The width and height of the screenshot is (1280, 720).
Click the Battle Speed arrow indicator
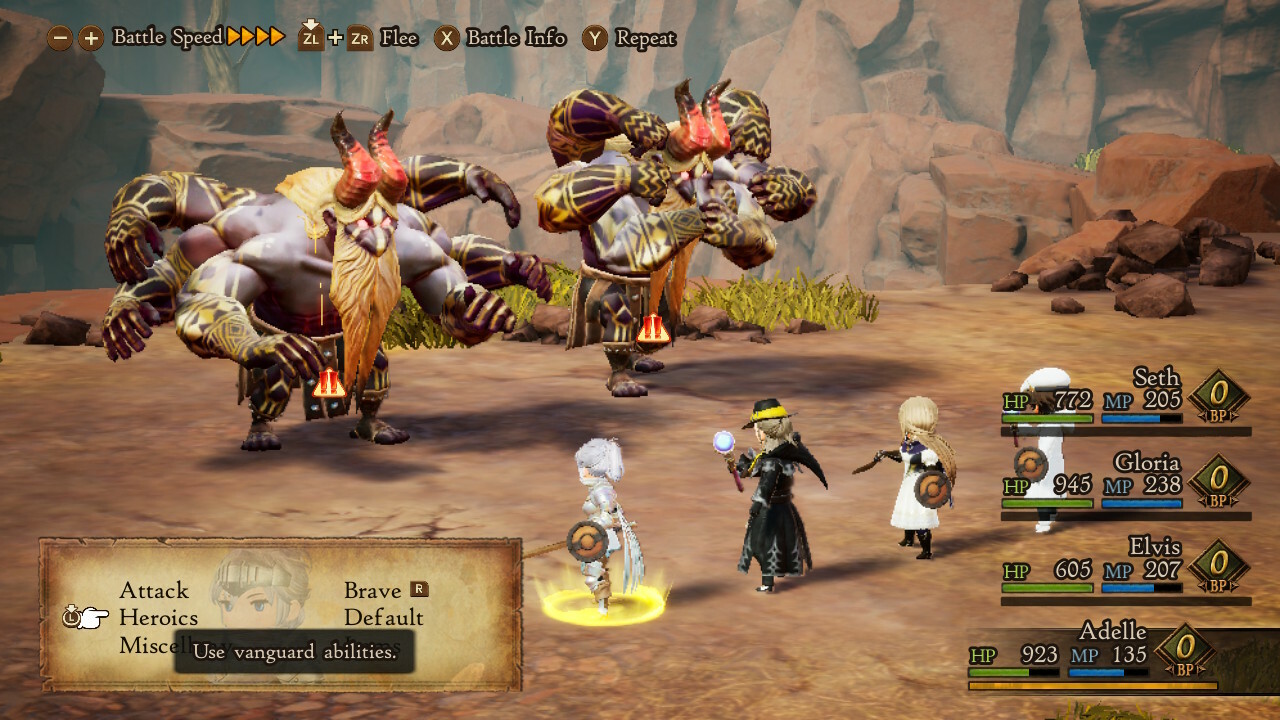(x=253, y=37)
